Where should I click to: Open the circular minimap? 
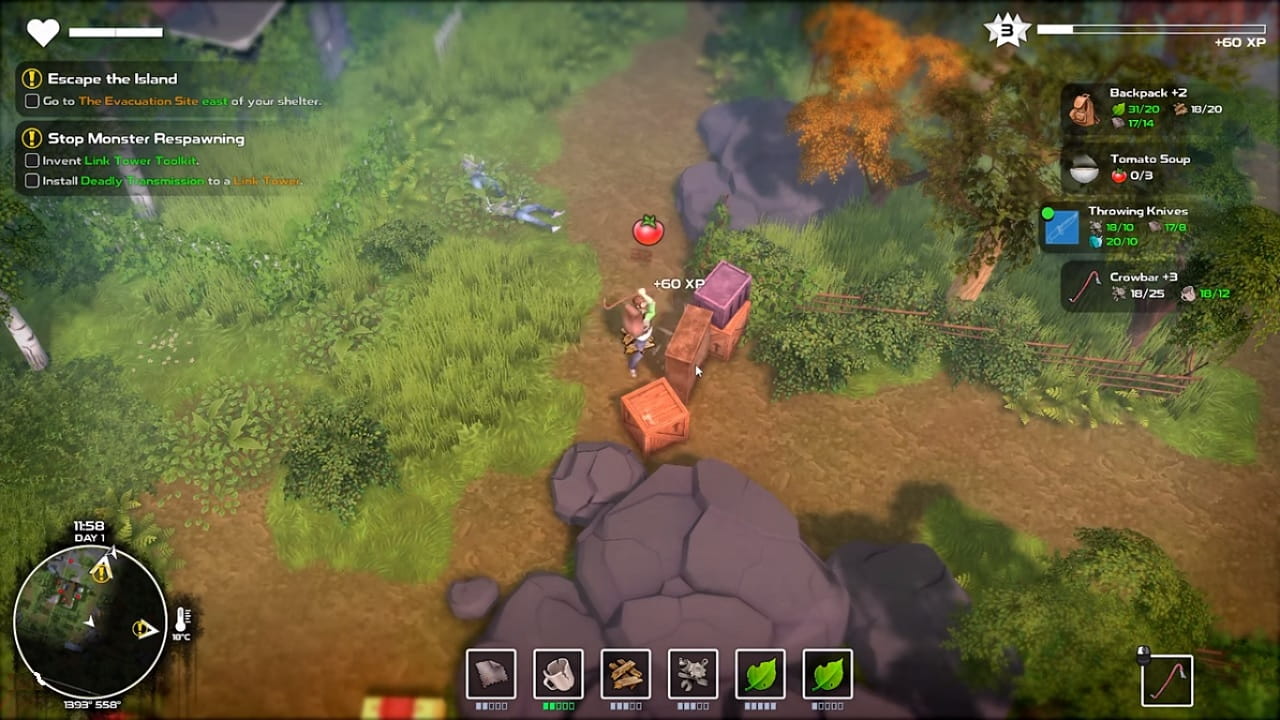point(89,620)
